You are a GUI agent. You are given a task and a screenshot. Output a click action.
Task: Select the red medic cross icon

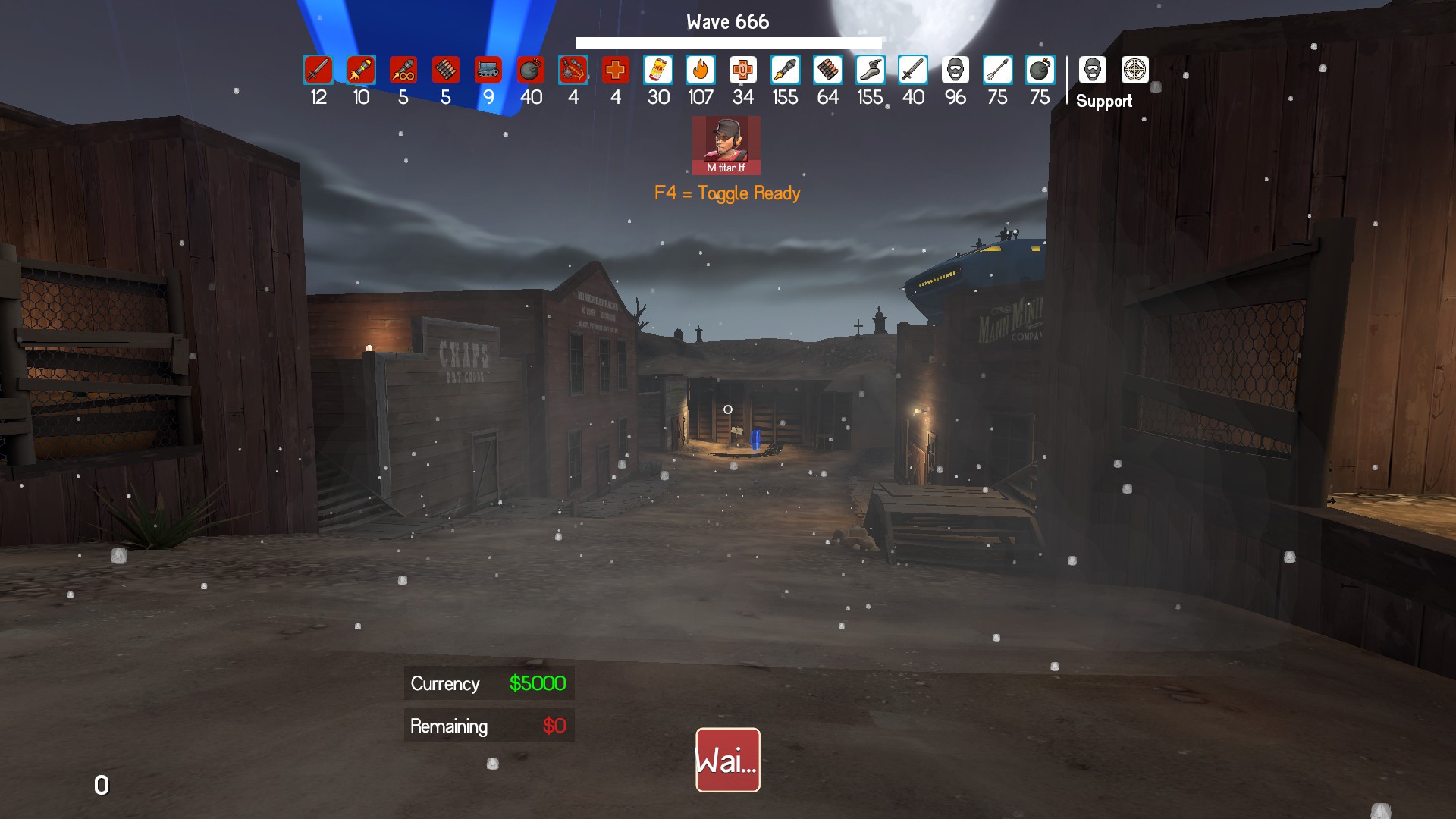tap(616, 71)
